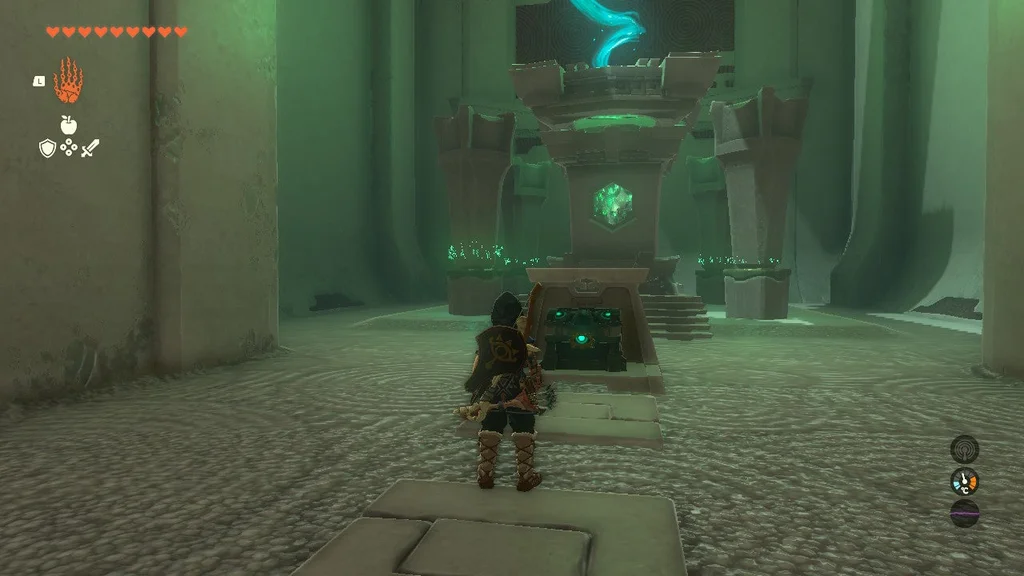Open the shield quick-select icon

click(x=47, y=148)
